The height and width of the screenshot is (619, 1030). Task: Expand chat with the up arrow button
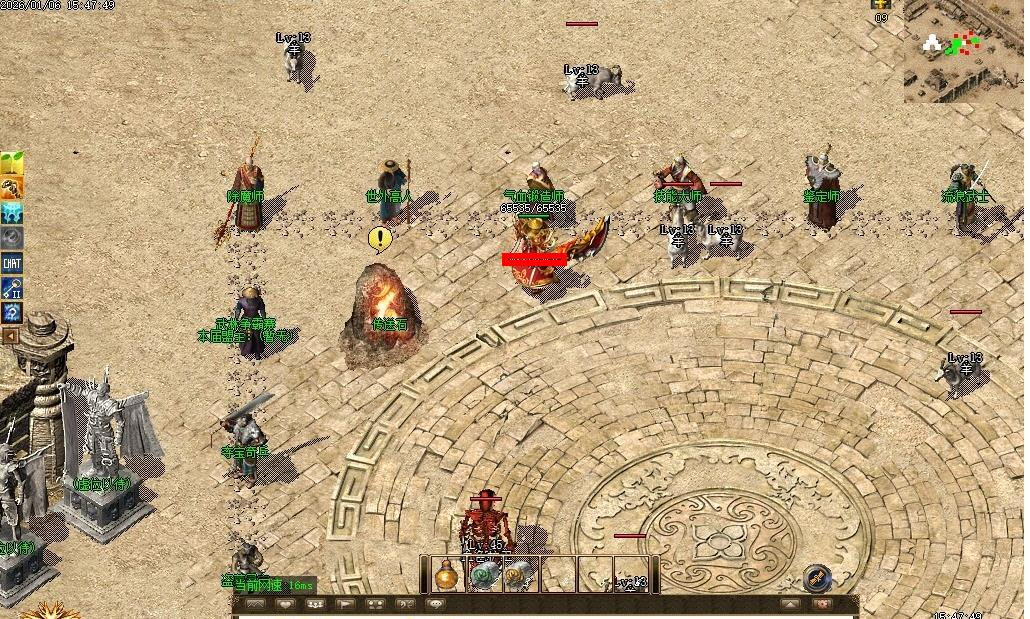coord(791,604)
